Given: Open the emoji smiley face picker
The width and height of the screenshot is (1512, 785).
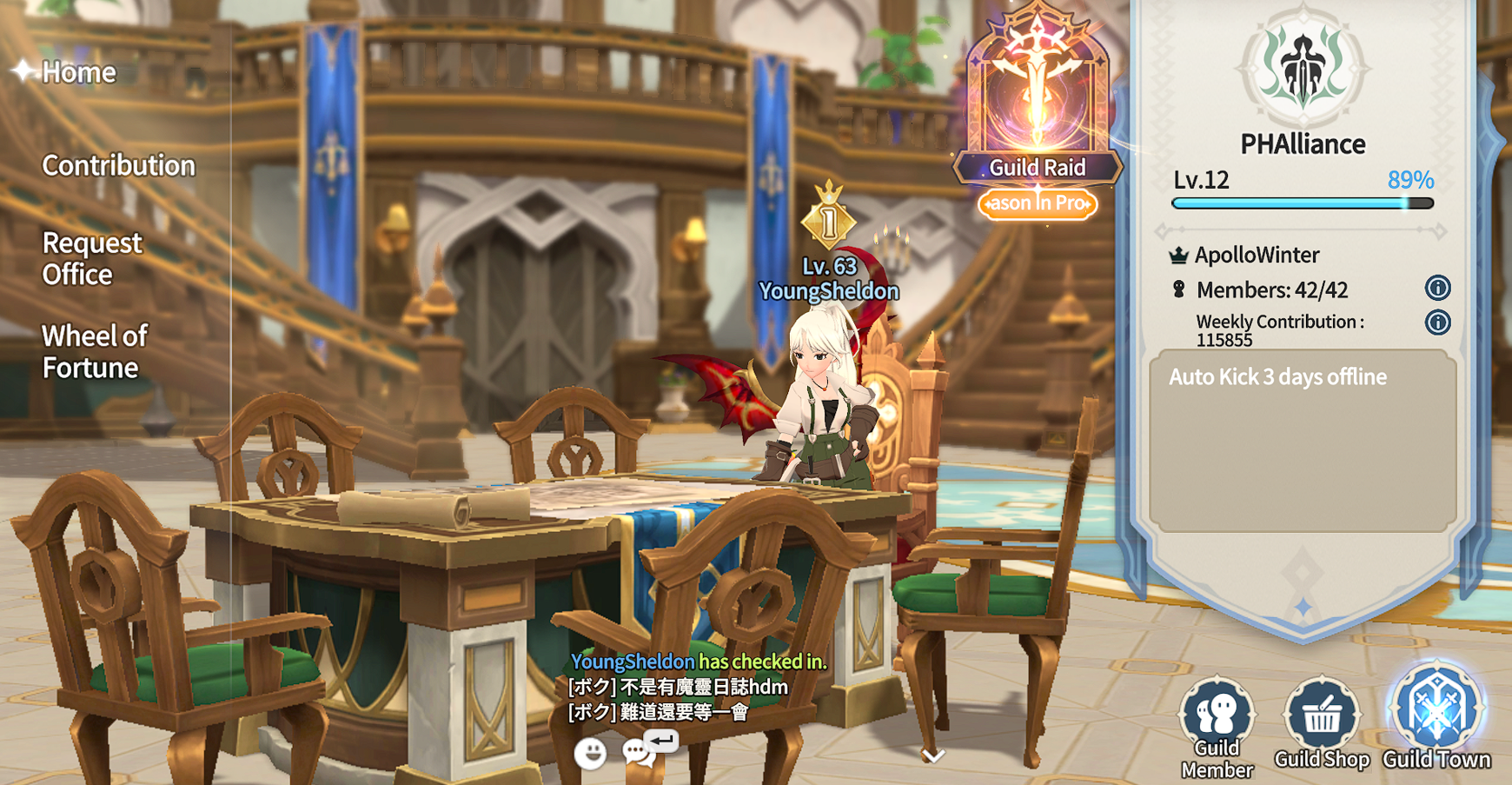Looking at the screenshot, I should 590,753.
